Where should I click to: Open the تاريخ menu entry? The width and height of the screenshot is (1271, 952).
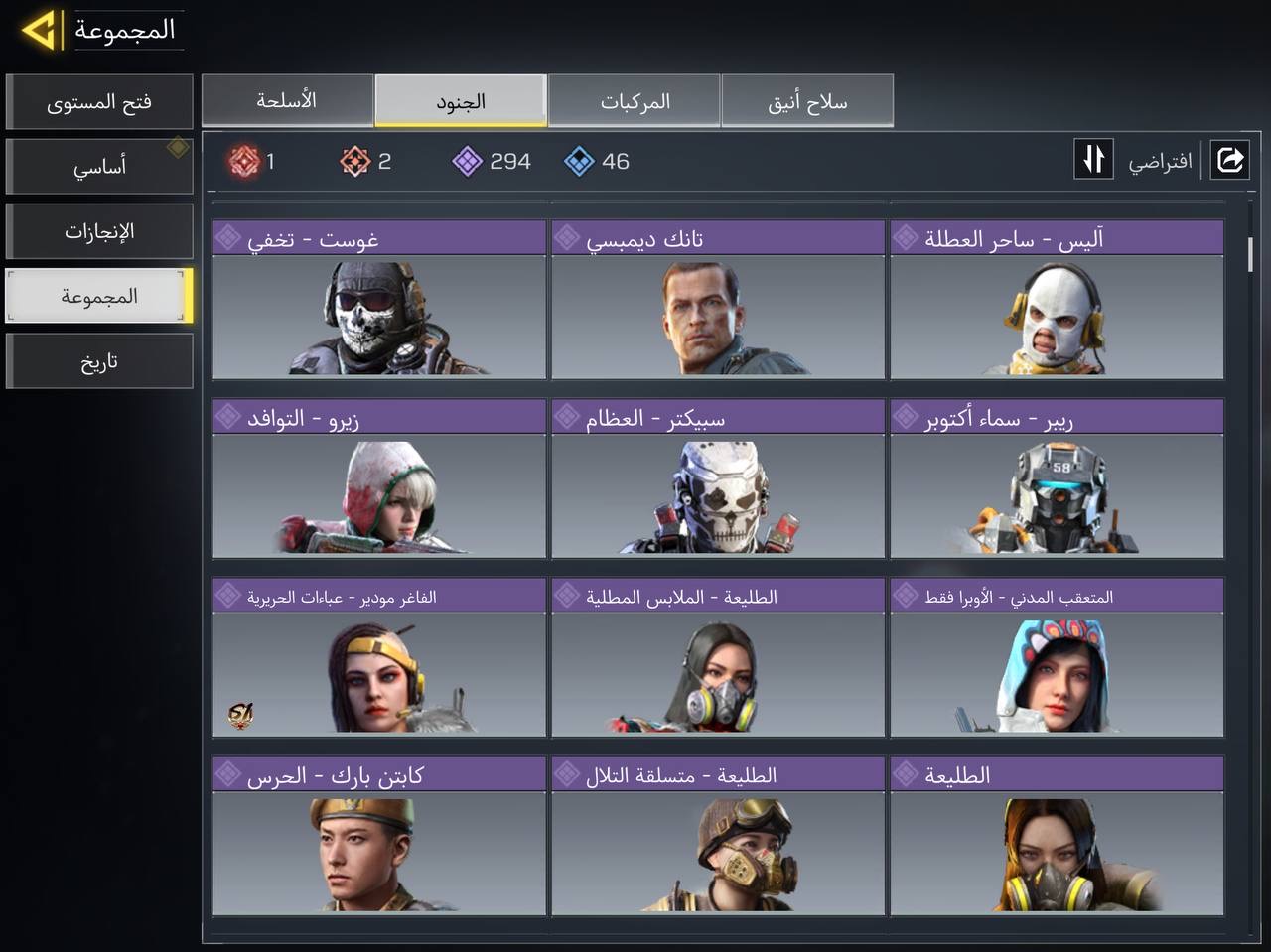[x=99, y=361]
